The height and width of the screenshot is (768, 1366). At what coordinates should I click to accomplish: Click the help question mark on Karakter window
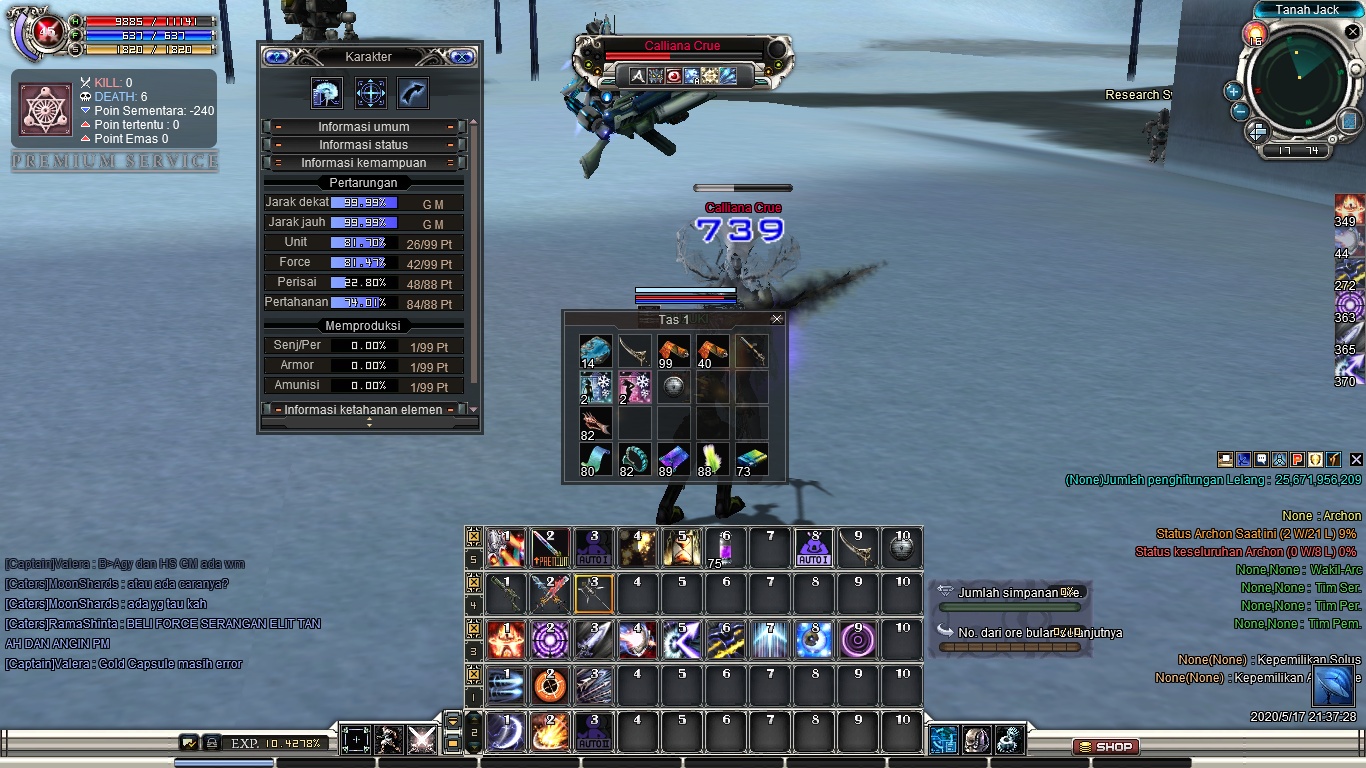[x=276, y=57]
